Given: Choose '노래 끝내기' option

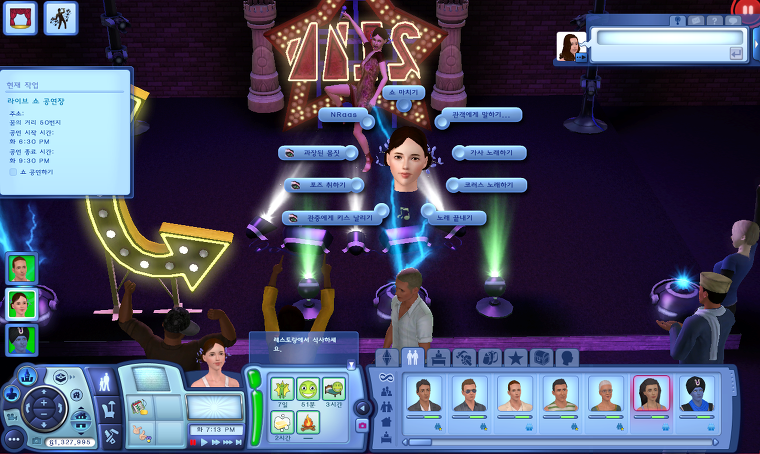Looking at the screenshot, I should (x=457, y=217).
